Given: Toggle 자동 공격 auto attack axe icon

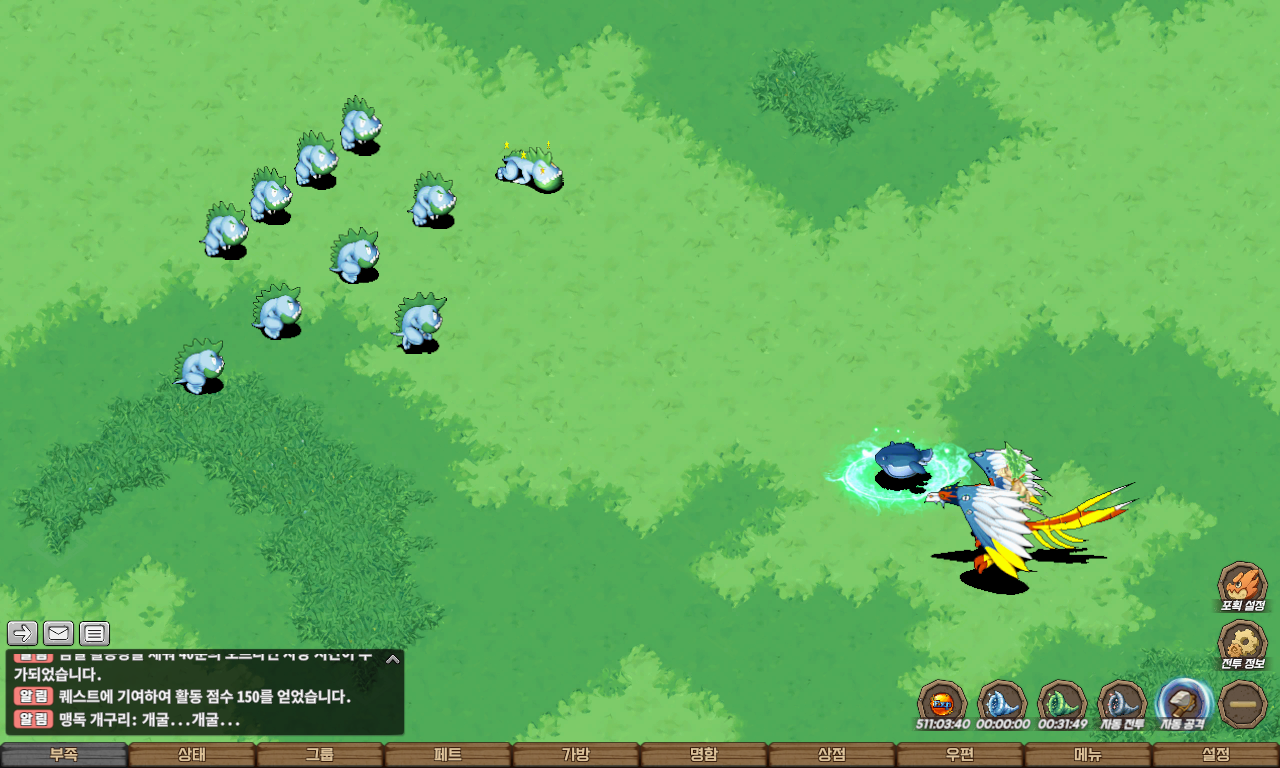Looking at the screenshot, I should (1184, 702).
